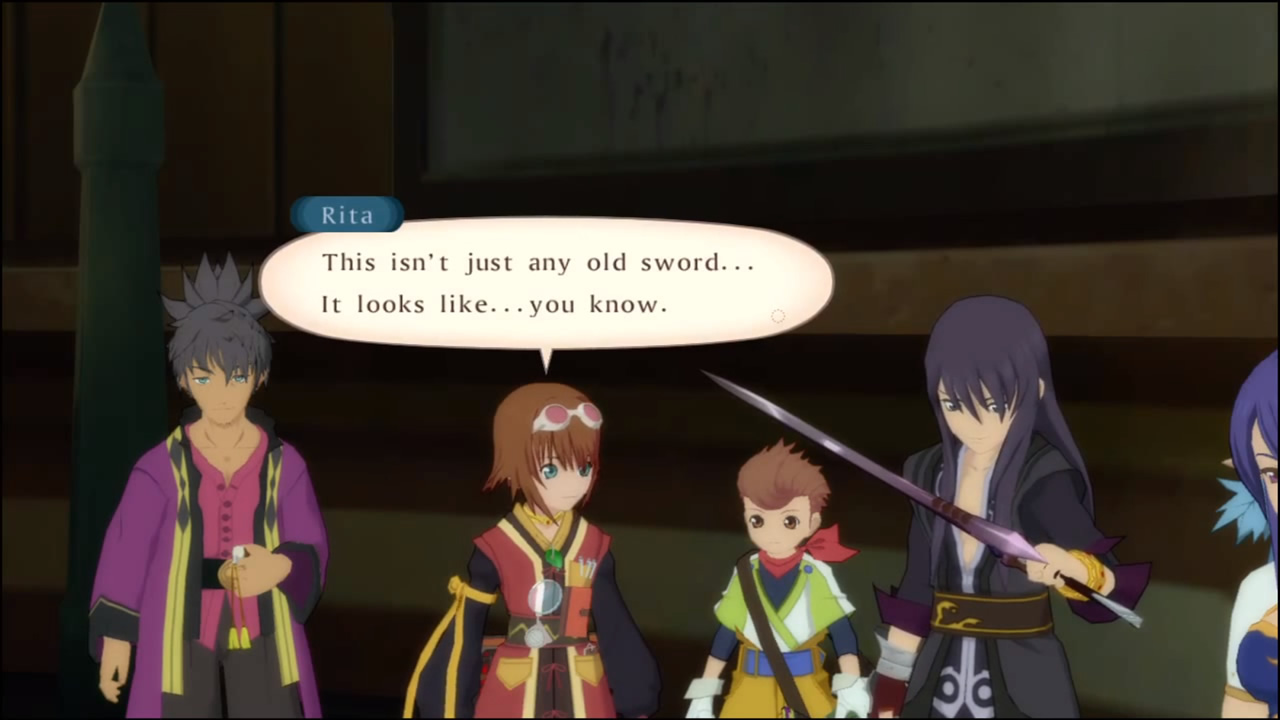Viewport: 1280px width, 720px height.
Task: Select Yuri holding the sword
Action: tap(980, 480)
